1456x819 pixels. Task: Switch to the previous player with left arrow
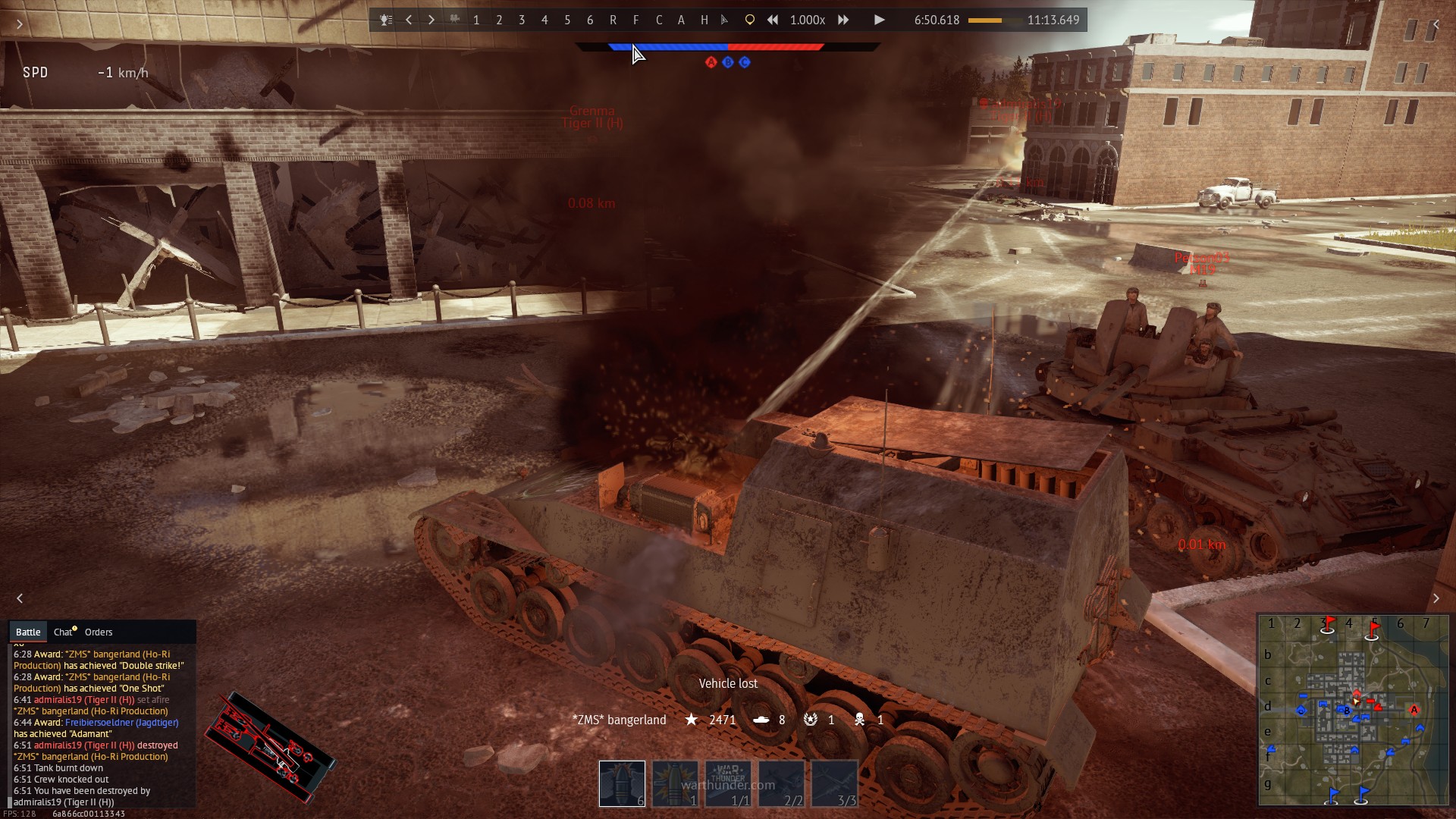(x=409, y=20)
